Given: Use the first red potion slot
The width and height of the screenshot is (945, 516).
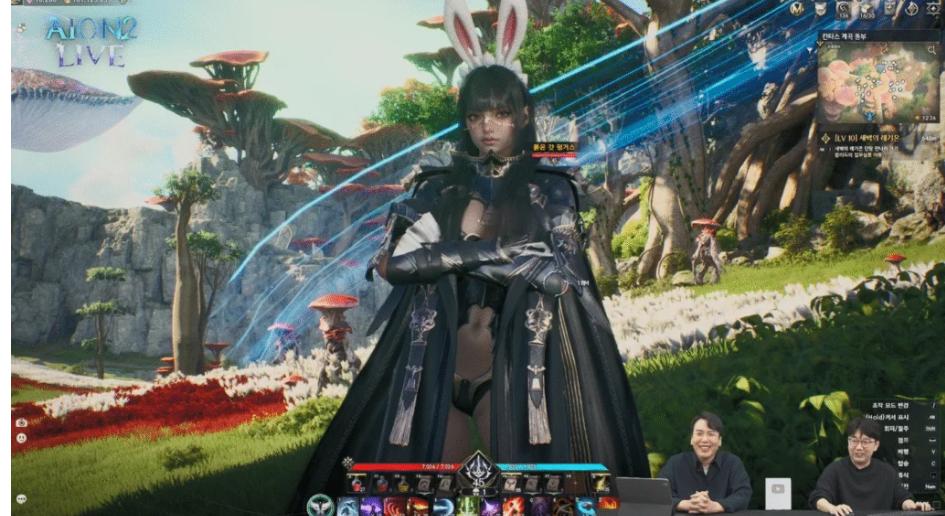Looking at the screenshot, I should pos(357,484).
